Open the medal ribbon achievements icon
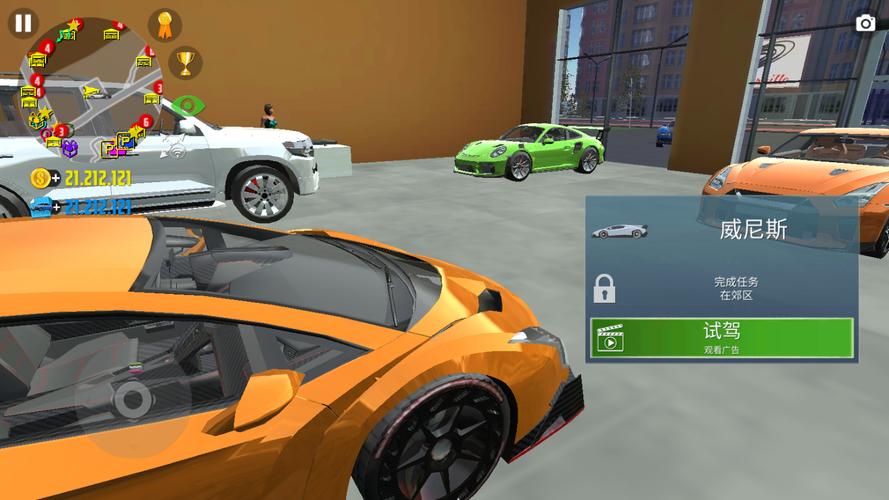This screenshot has height=500, width=889. pos(165,25)
